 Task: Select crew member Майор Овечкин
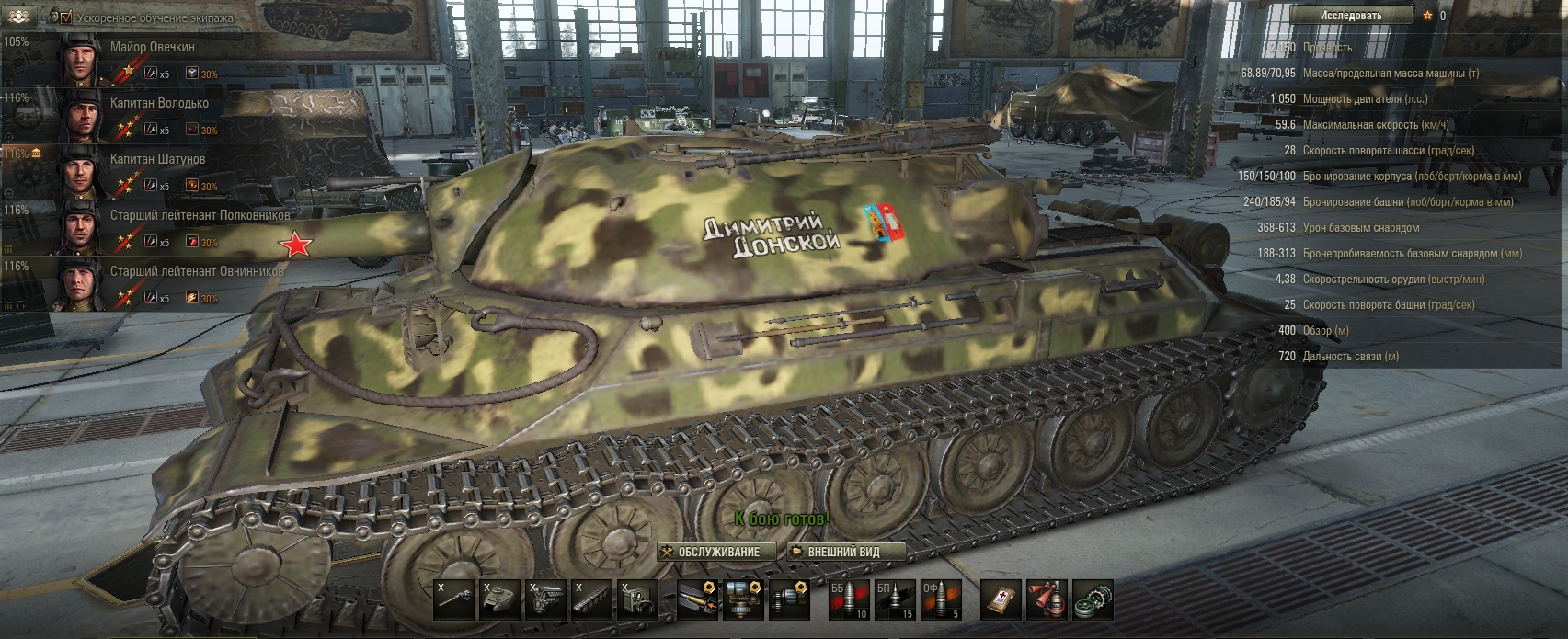coord(152,47)
